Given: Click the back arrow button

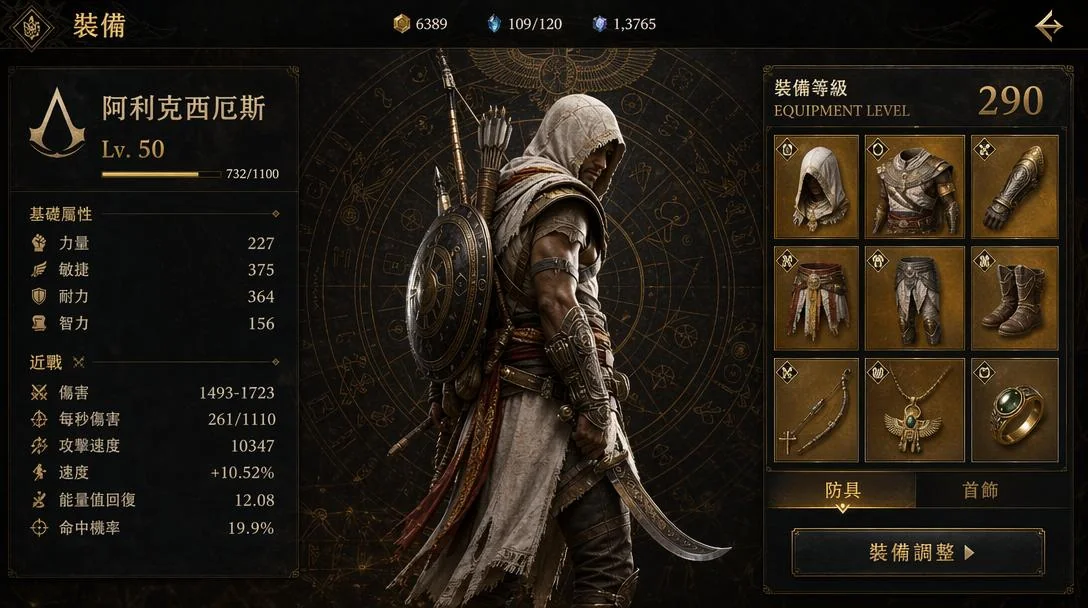Looking at the screenshot, I should 1048,25.
